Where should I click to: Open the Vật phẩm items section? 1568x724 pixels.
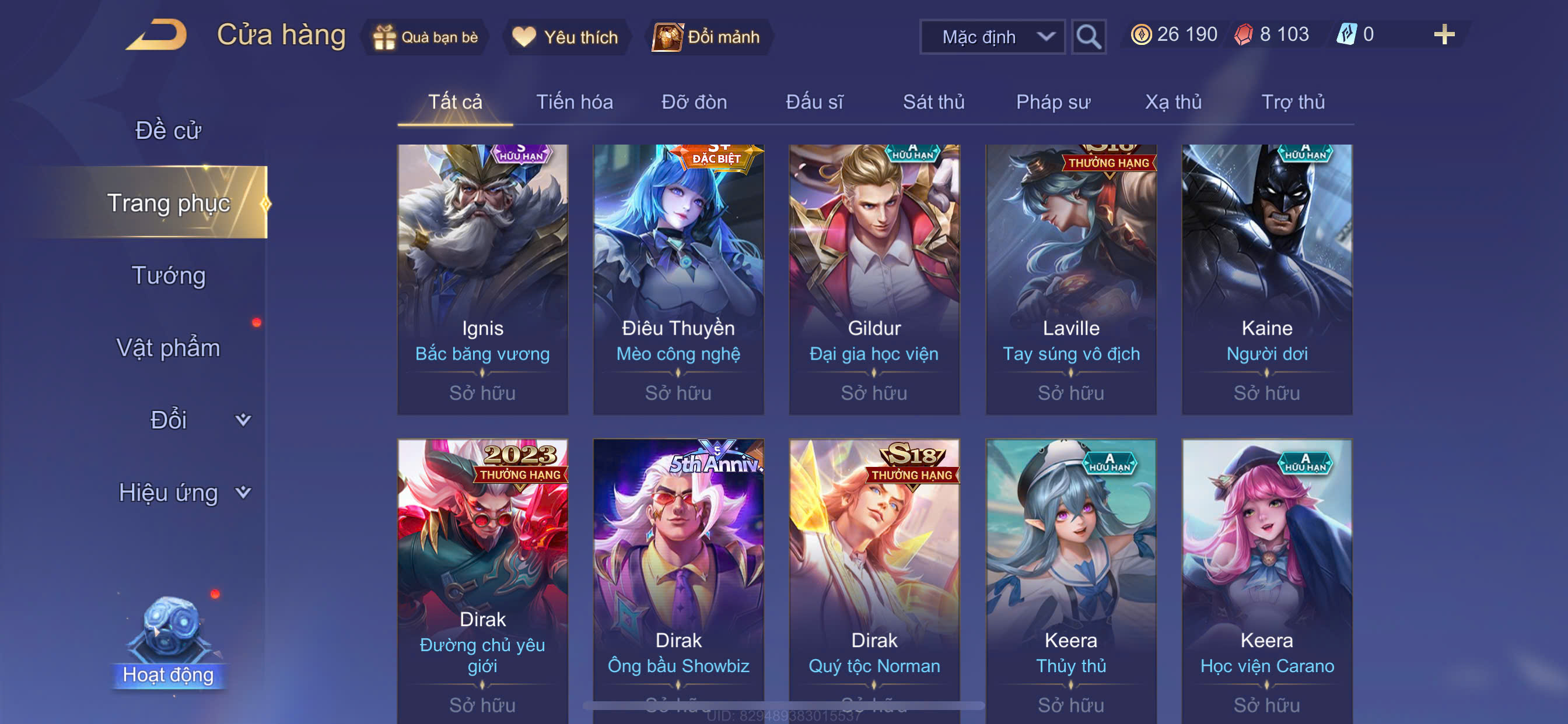click(168, 348)
